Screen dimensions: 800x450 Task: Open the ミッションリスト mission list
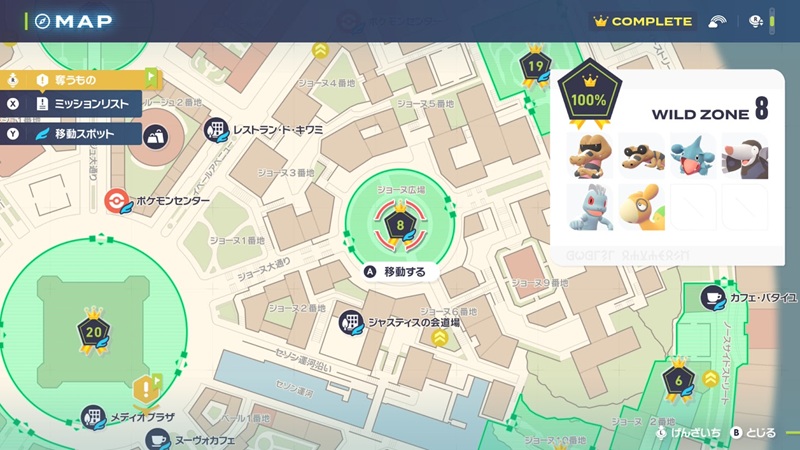[88, 103]
